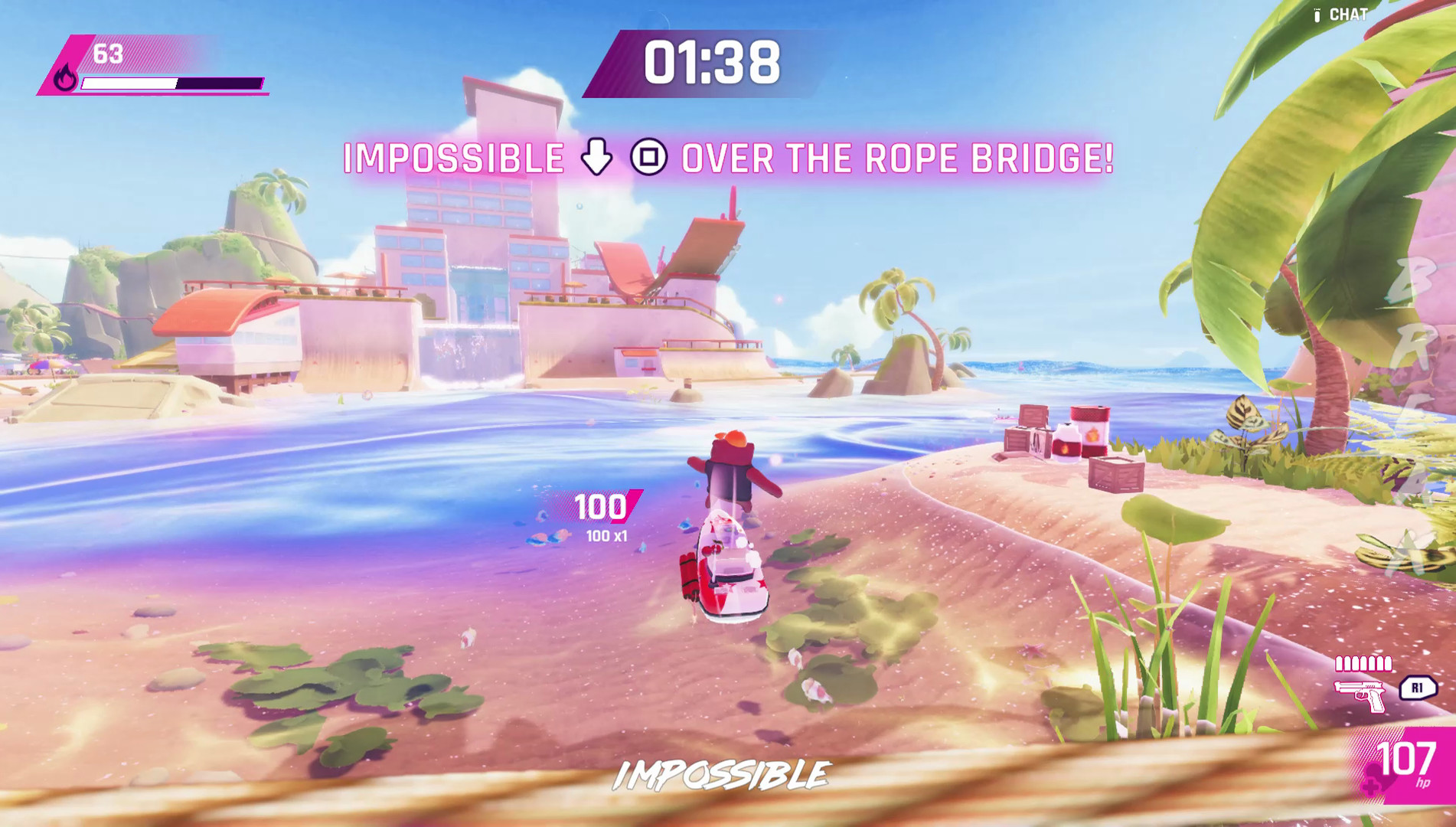The width and height of the screenshot is (1456, 827).
Task: Click the combo score 63 badge
Action: click(107, 54)
